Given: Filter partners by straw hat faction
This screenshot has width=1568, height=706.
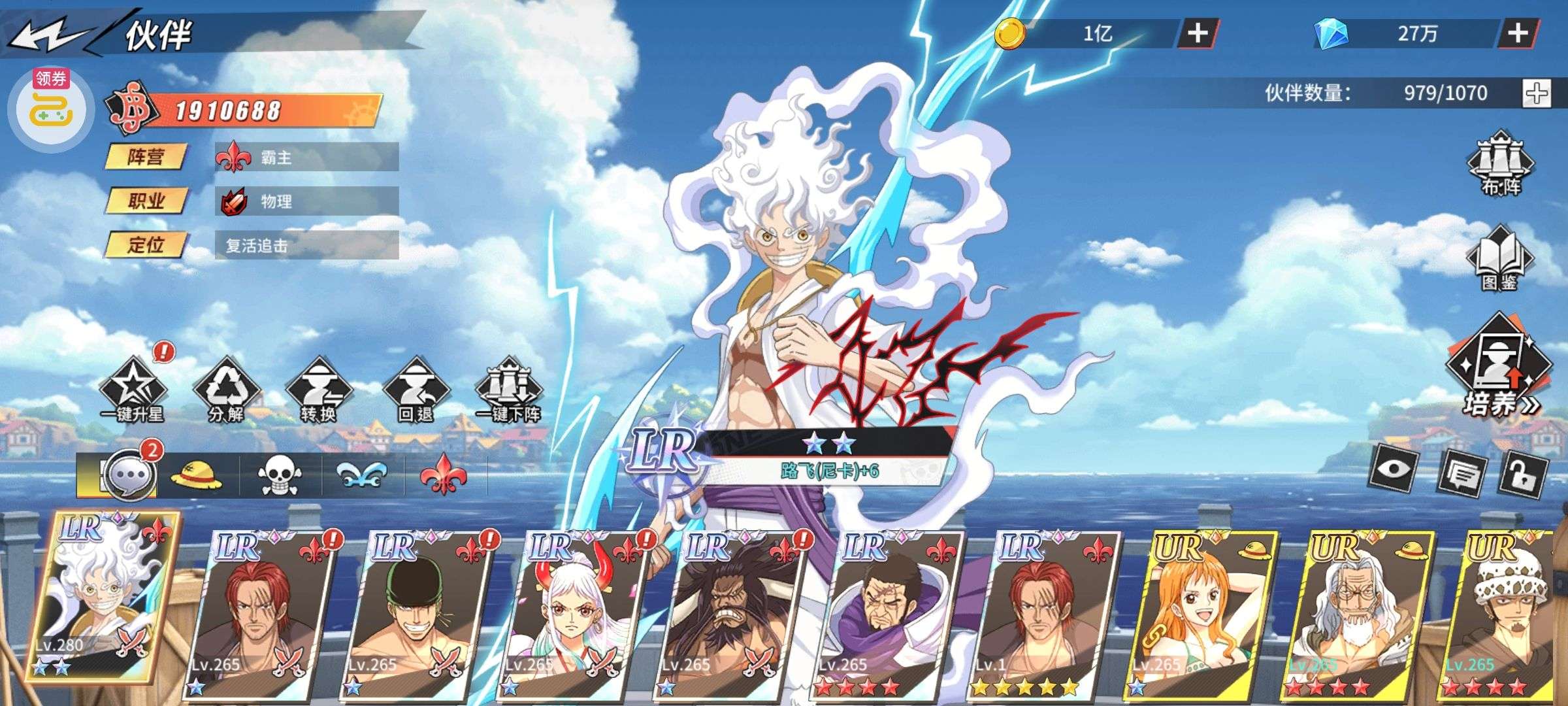Looking at the screenshot, I should (x=196, y=475).
